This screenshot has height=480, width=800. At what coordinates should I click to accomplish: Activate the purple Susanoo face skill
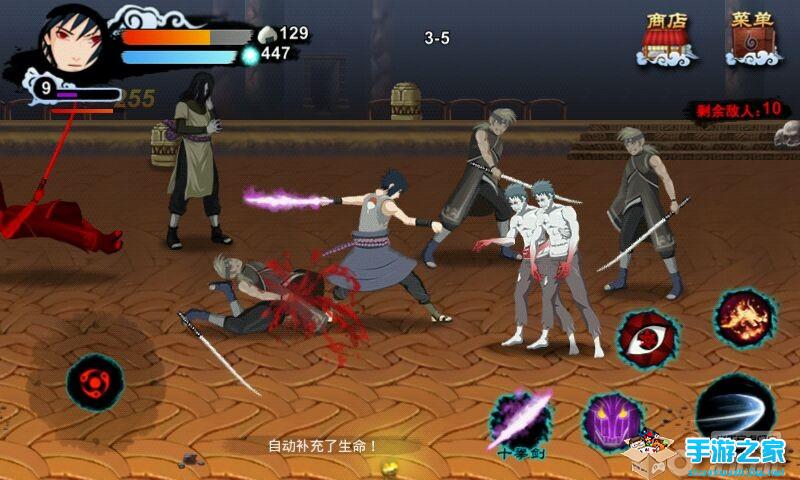[x=613, y=421]
